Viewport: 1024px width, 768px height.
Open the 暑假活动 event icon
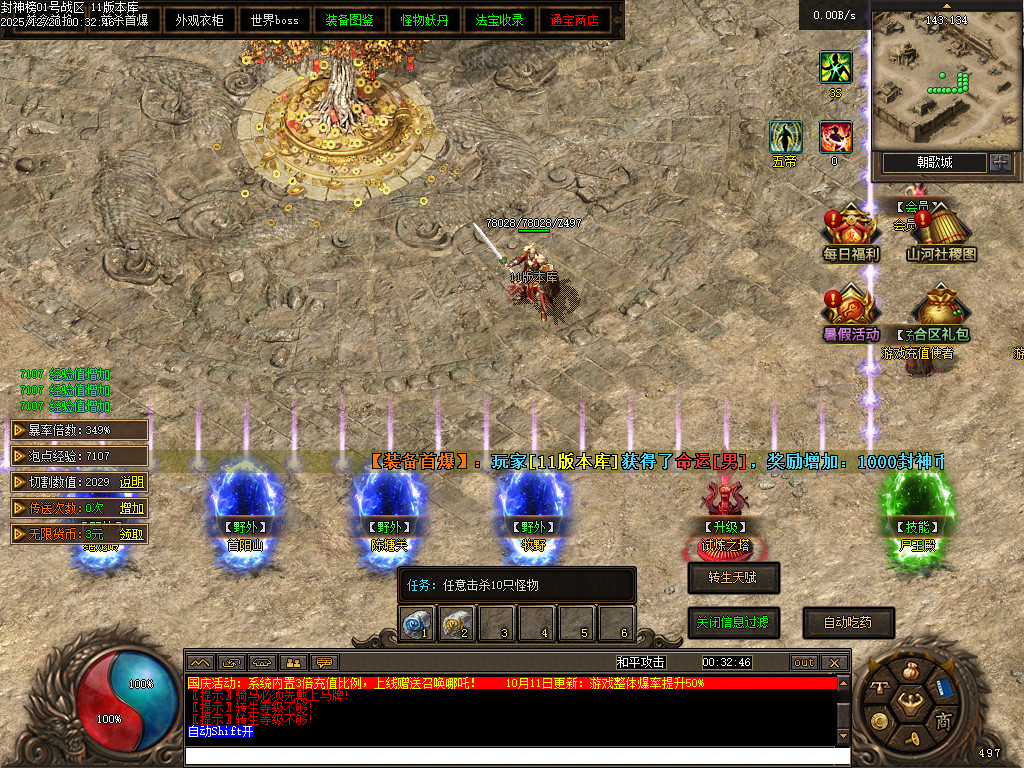851,313
